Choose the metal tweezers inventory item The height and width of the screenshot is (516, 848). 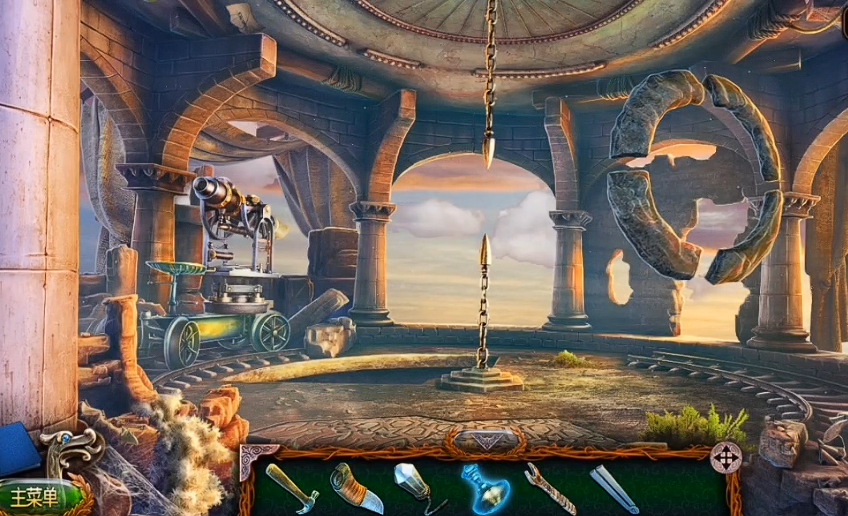613,489
